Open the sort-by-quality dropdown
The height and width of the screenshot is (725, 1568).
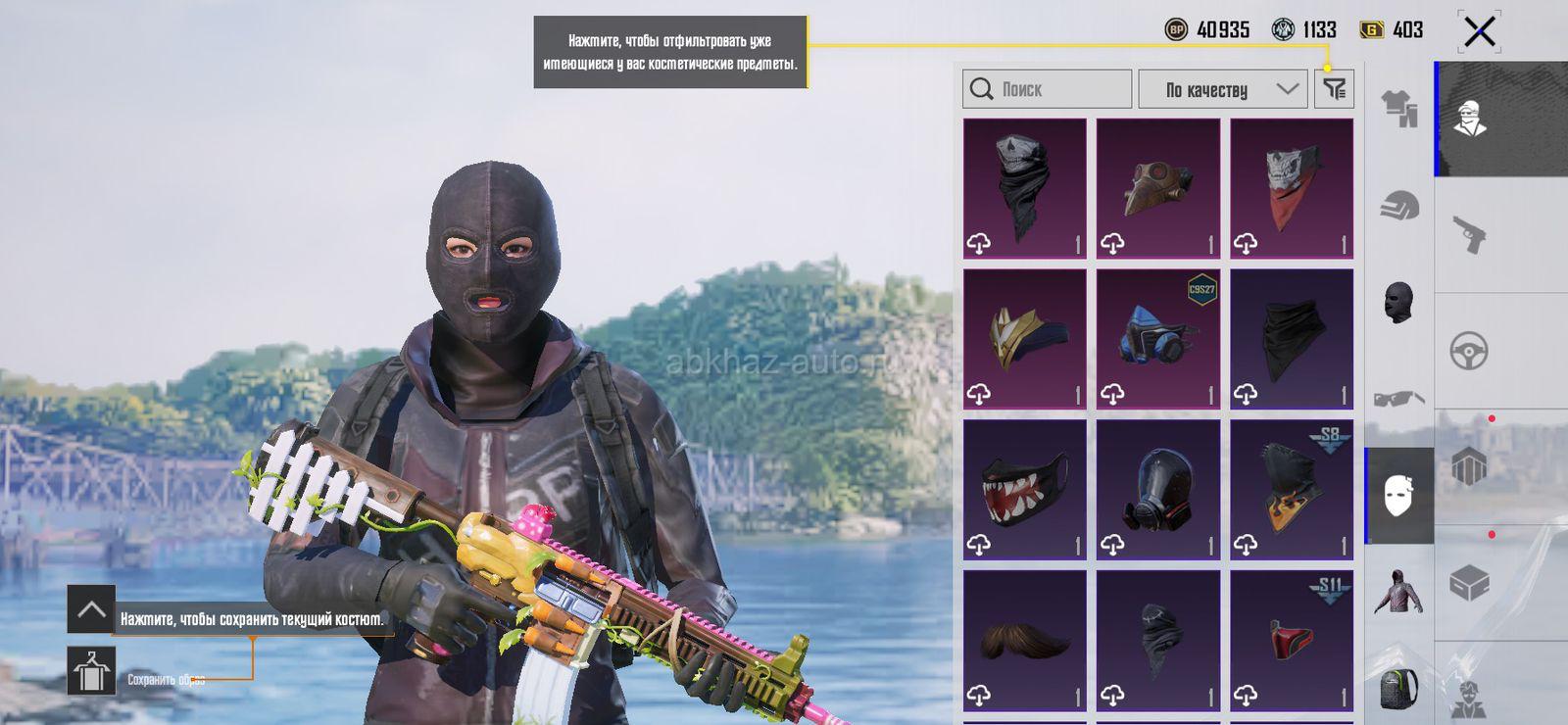pos(1222,89)
